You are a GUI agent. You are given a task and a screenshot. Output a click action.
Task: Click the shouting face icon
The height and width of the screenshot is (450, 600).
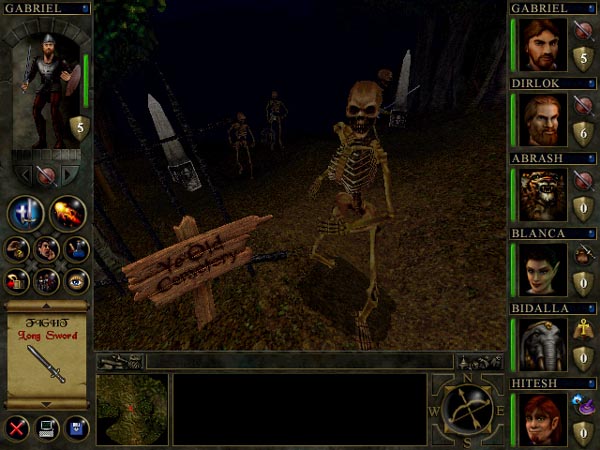click(46, 248)
